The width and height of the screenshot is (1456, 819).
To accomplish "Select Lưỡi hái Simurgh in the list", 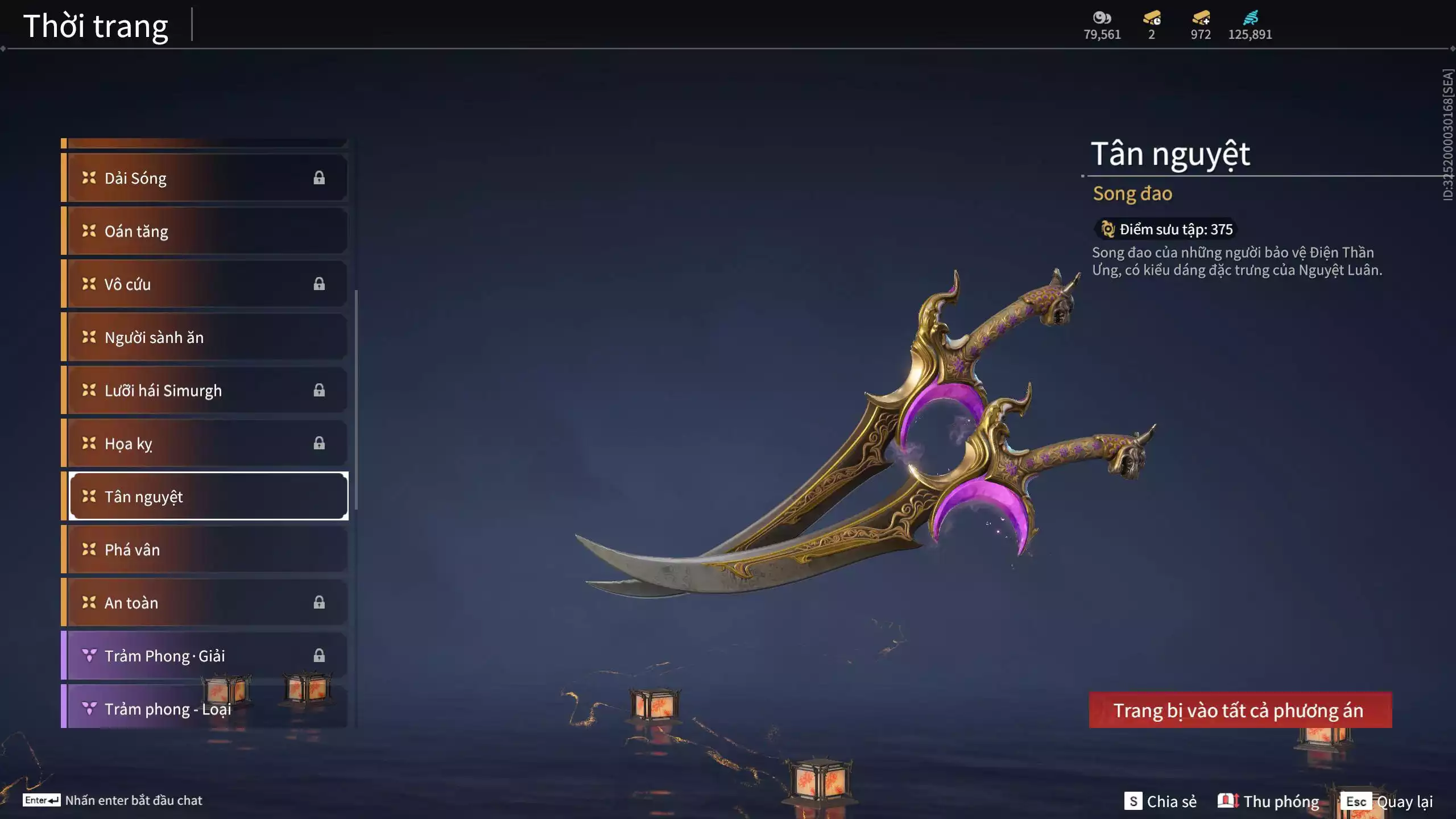I will coord(205,390).
